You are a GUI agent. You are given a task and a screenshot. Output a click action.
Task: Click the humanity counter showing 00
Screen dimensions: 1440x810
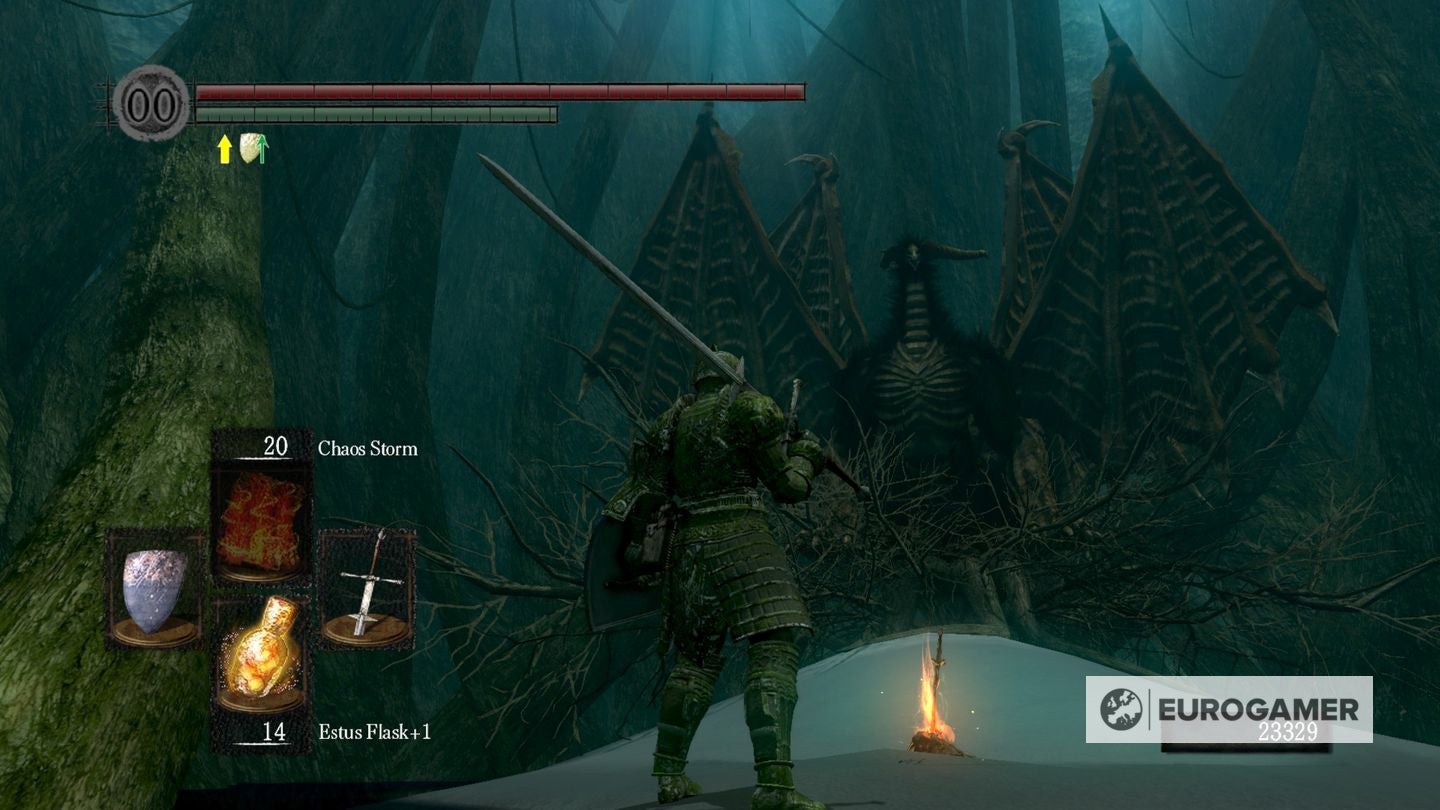[150, 100]
